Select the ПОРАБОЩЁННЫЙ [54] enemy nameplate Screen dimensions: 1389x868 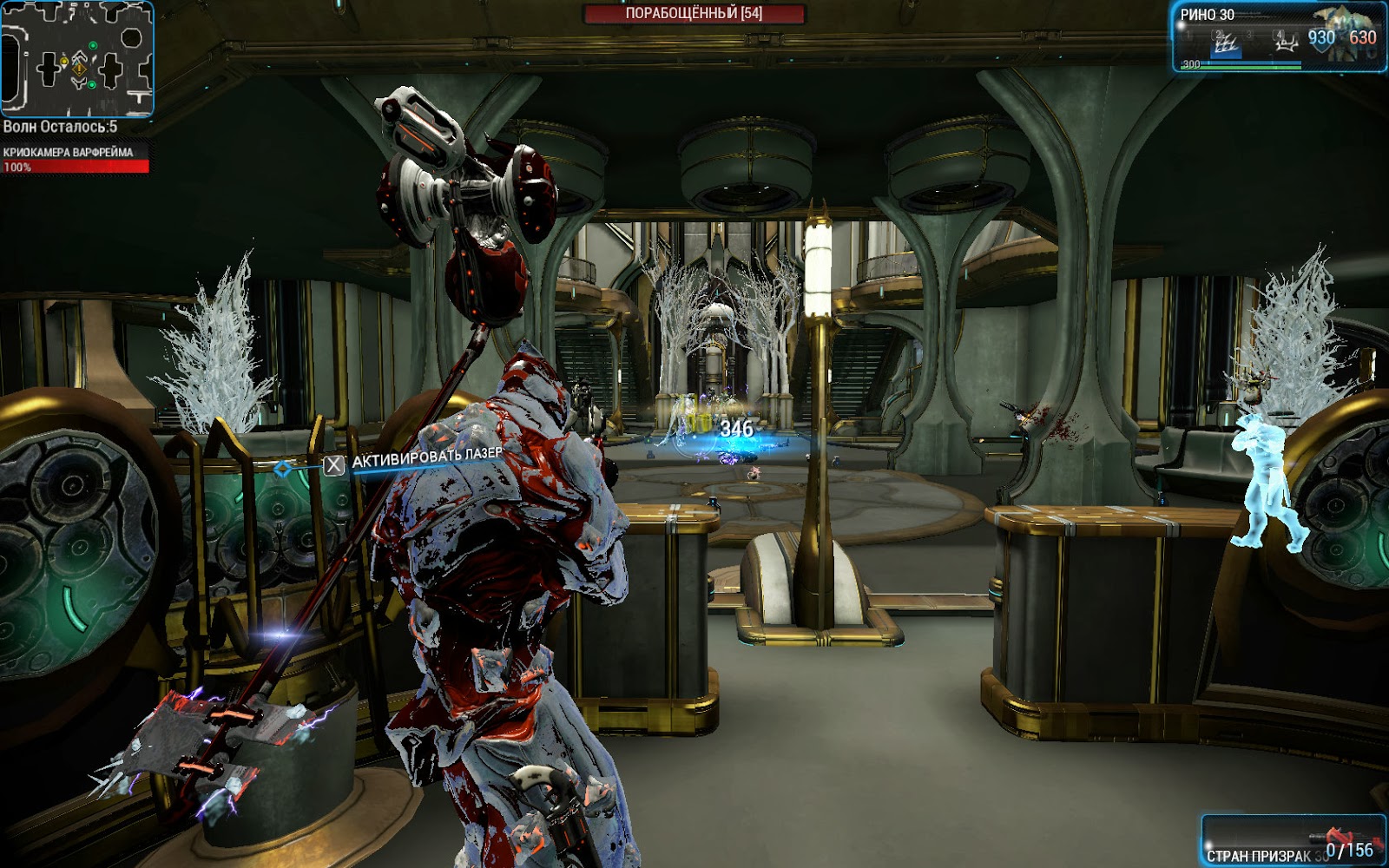(x=694, y=12)
